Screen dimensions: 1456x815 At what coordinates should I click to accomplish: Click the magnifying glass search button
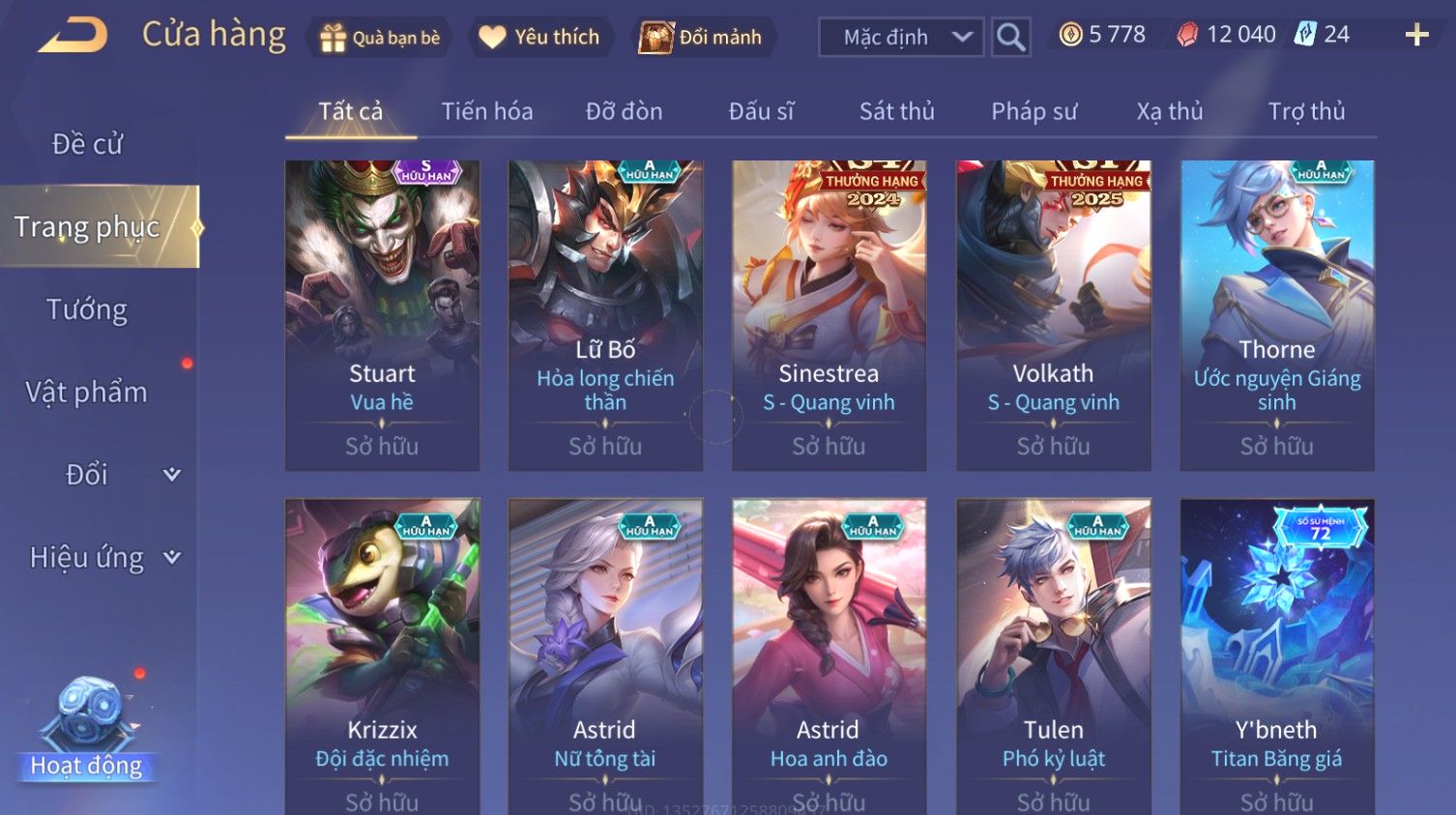(x=1010, y=38)
